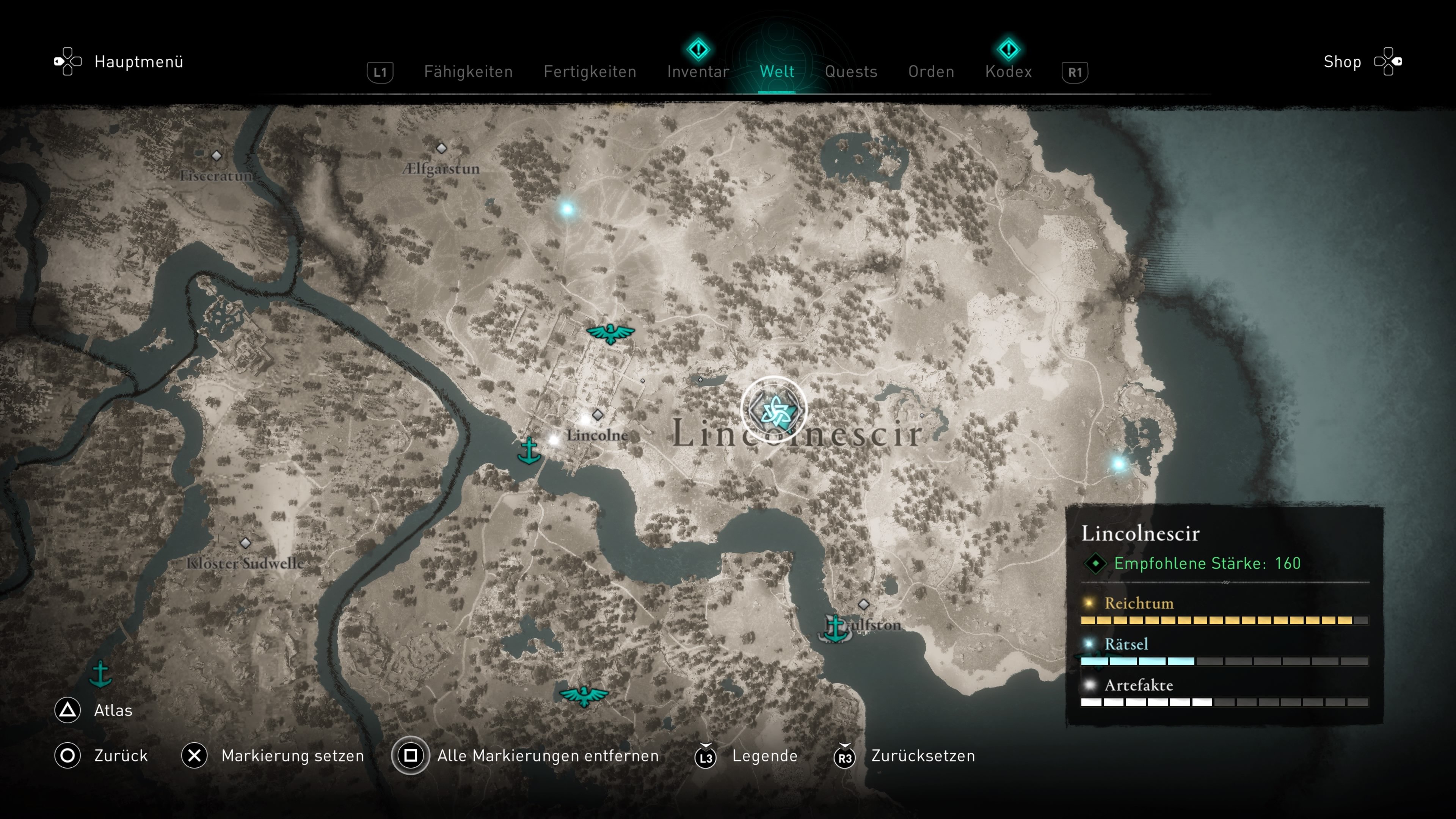Switch to the Kodex tab

[x=1008, y=72]
